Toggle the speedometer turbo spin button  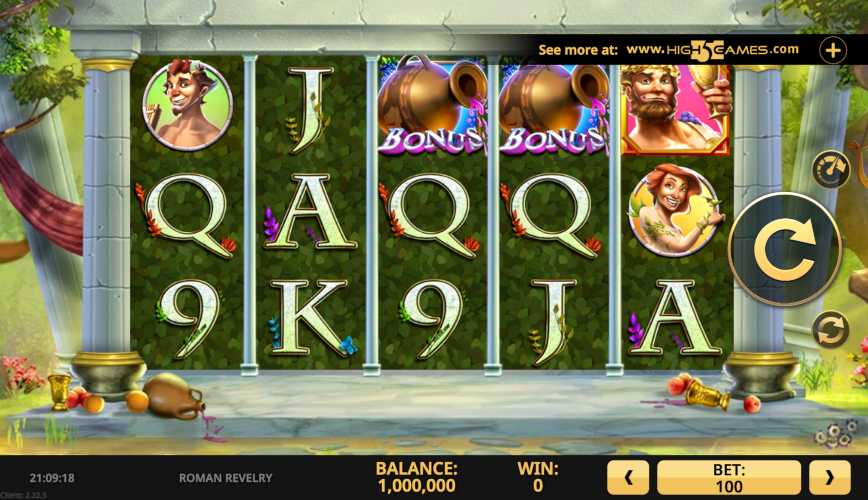(829, 169)
